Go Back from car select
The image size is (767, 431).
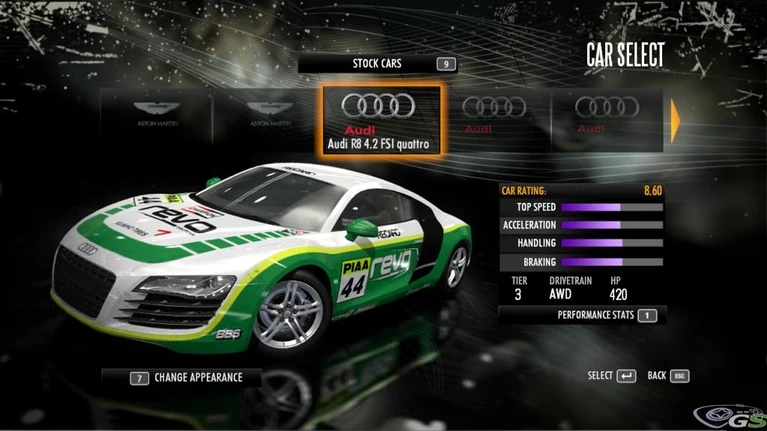point(668,376)
